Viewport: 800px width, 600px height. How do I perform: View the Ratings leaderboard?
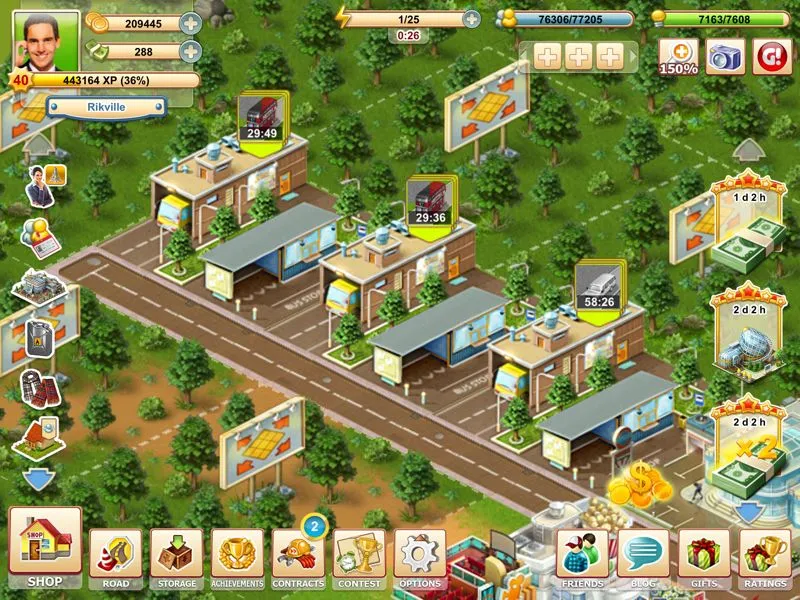coord(765,556)
